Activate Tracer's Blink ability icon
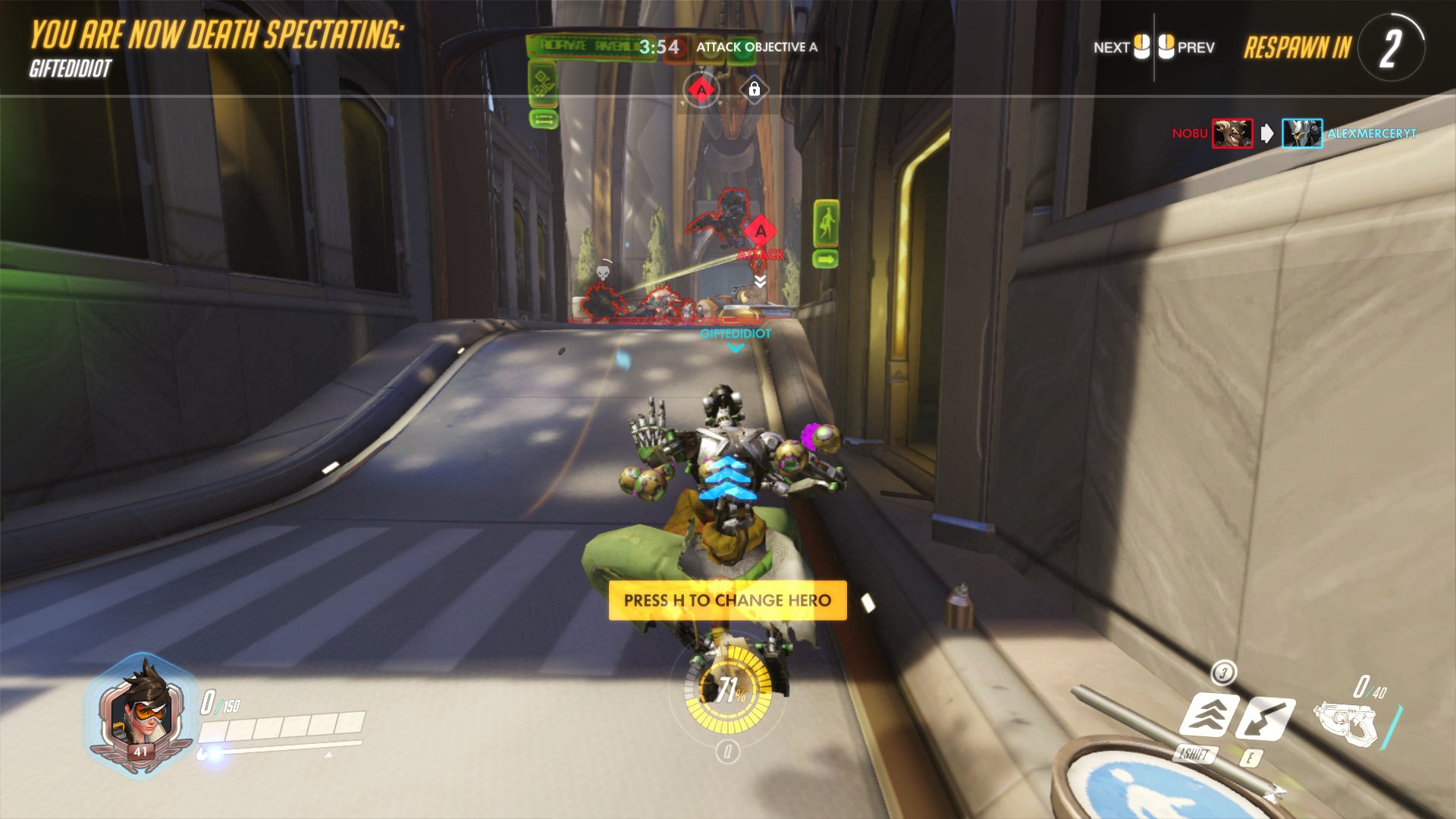1456x819 pixels. pyautogui.click(x=1210, y=715)
